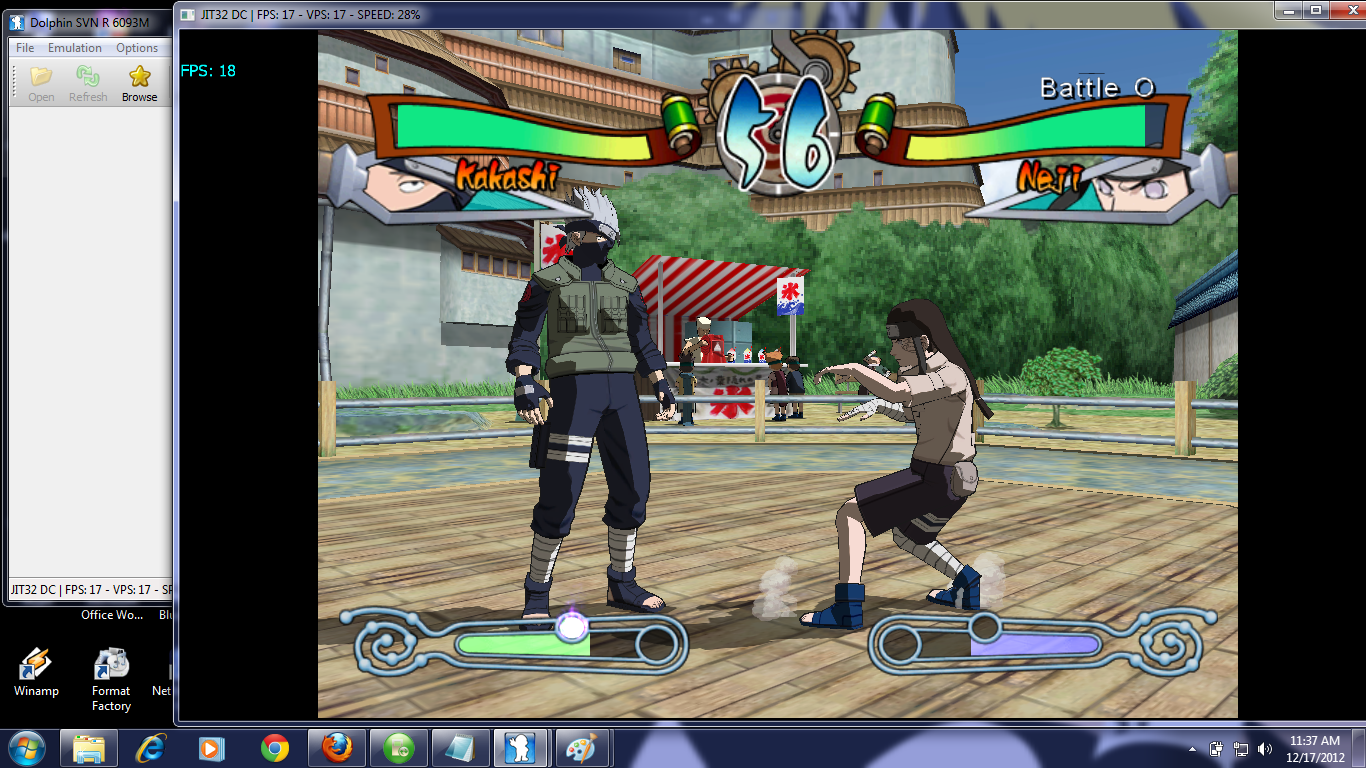Open Format Factory from the desktop
This screenshot has width=1366, height=768.
[110, 665]
